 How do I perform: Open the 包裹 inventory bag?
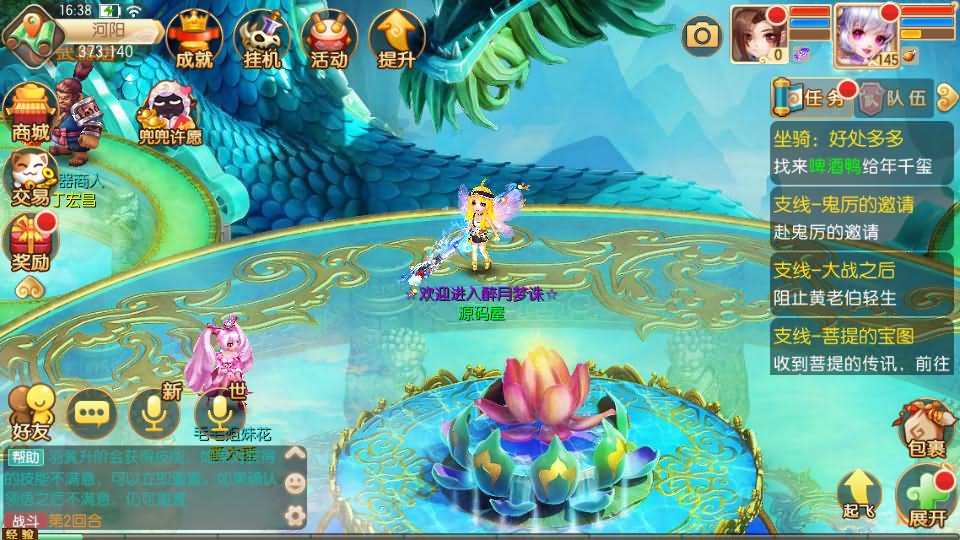coord(924,430)
